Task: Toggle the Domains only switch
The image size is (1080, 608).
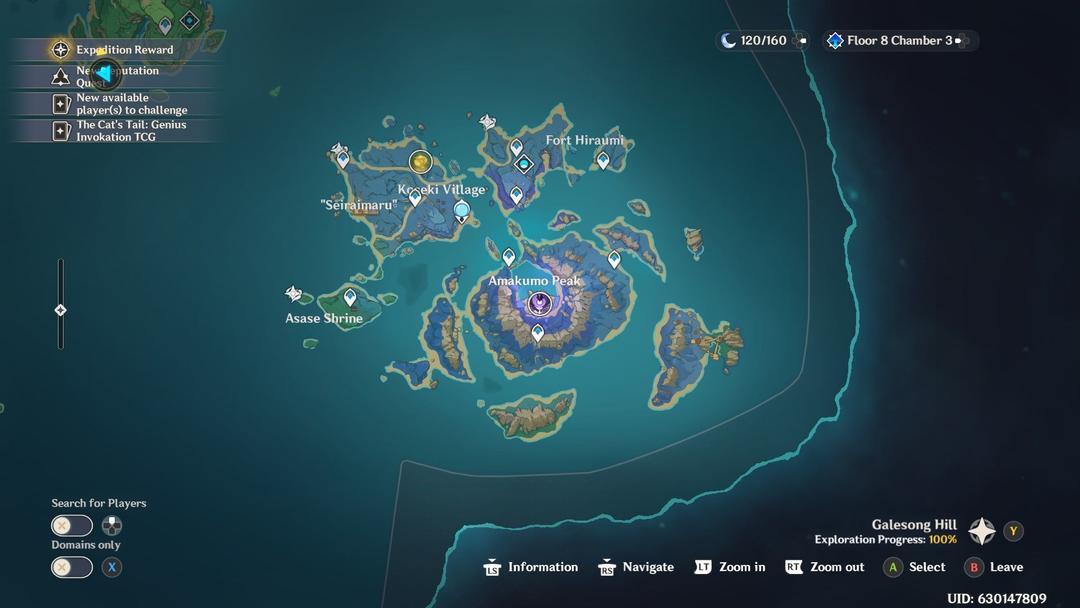Action: pyautogui.click(x=72, y=567)
